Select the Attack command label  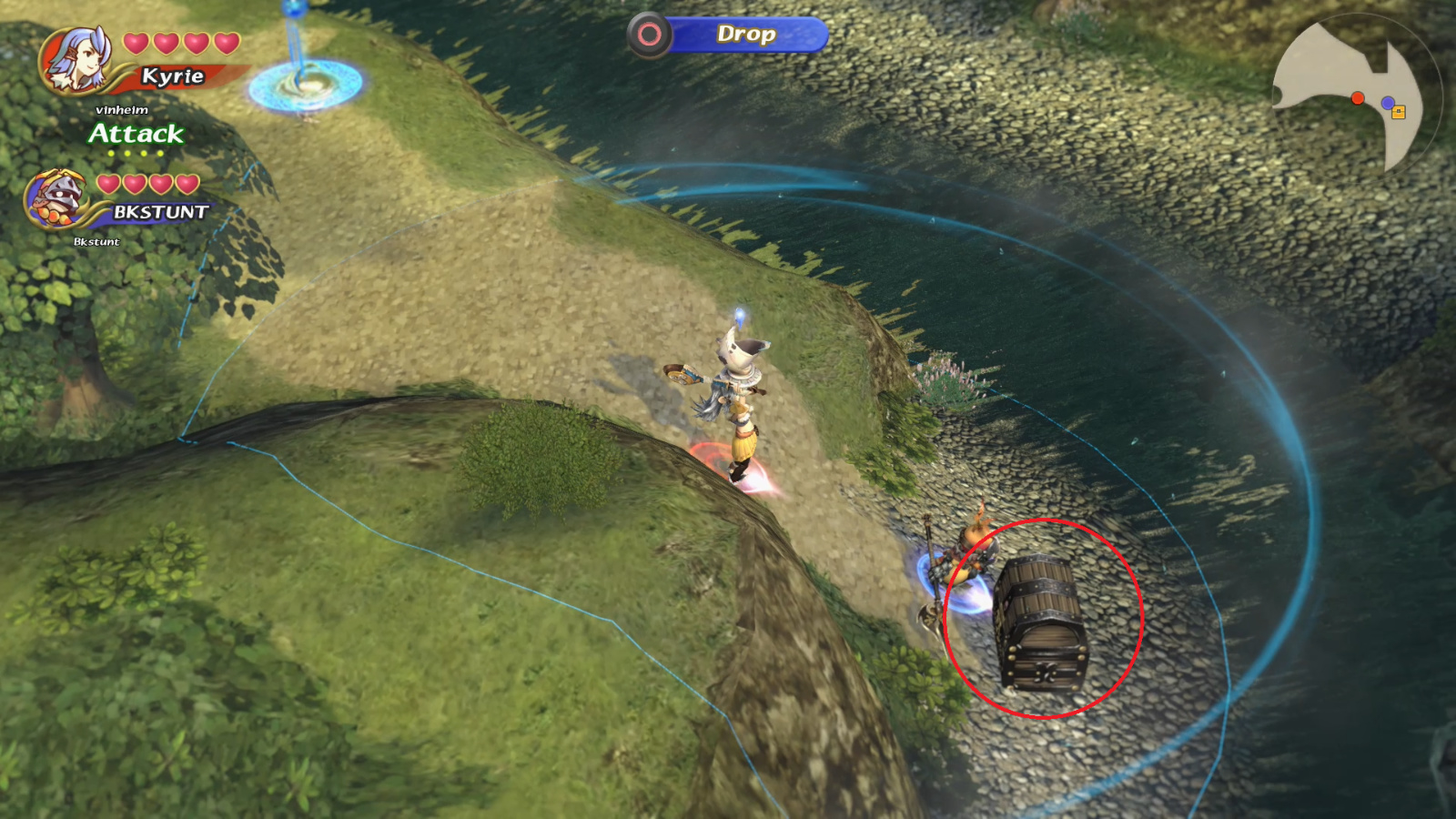pos(135,134)
